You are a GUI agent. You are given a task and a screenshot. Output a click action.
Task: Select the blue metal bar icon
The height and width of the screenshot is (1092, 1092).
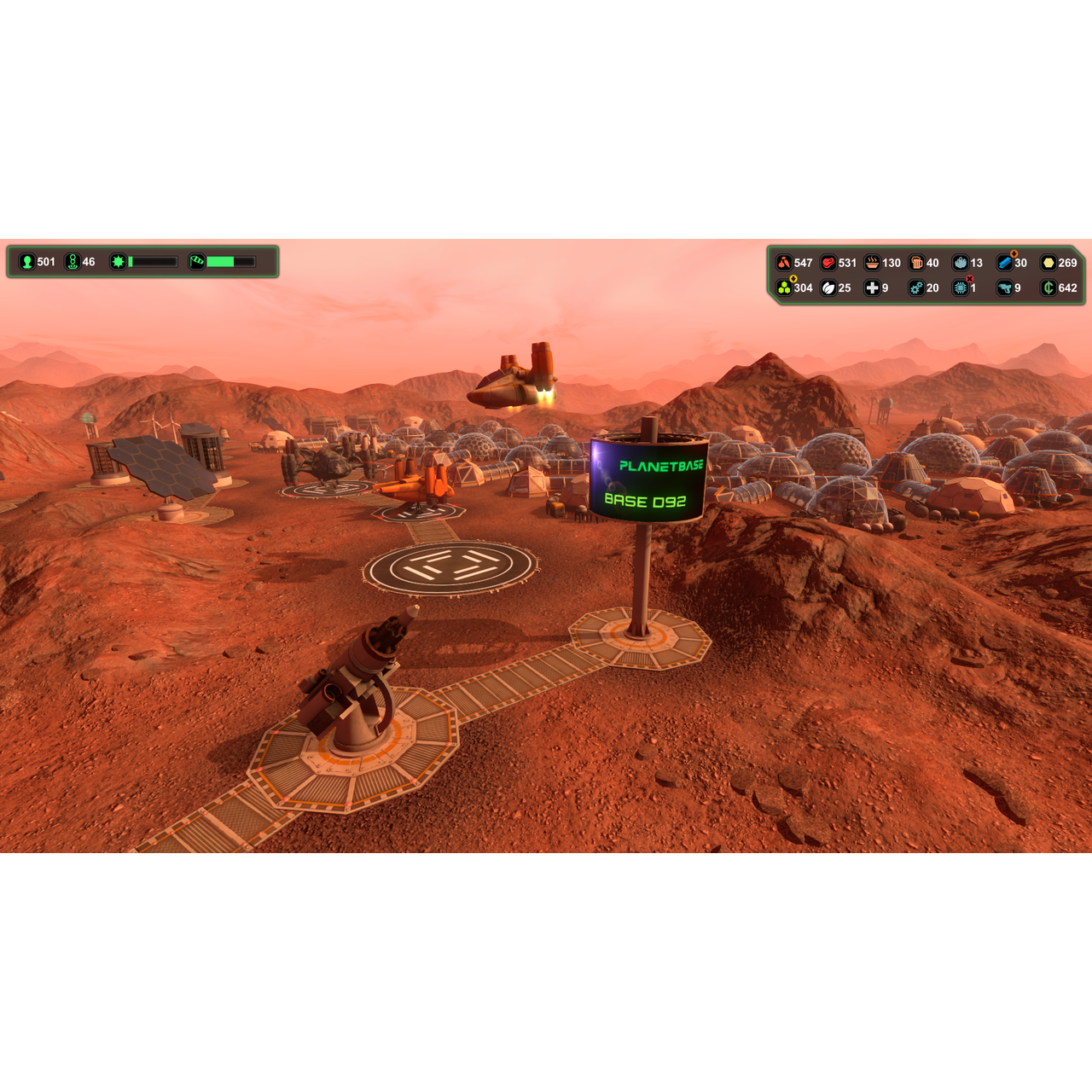[x=1005, y=263]
